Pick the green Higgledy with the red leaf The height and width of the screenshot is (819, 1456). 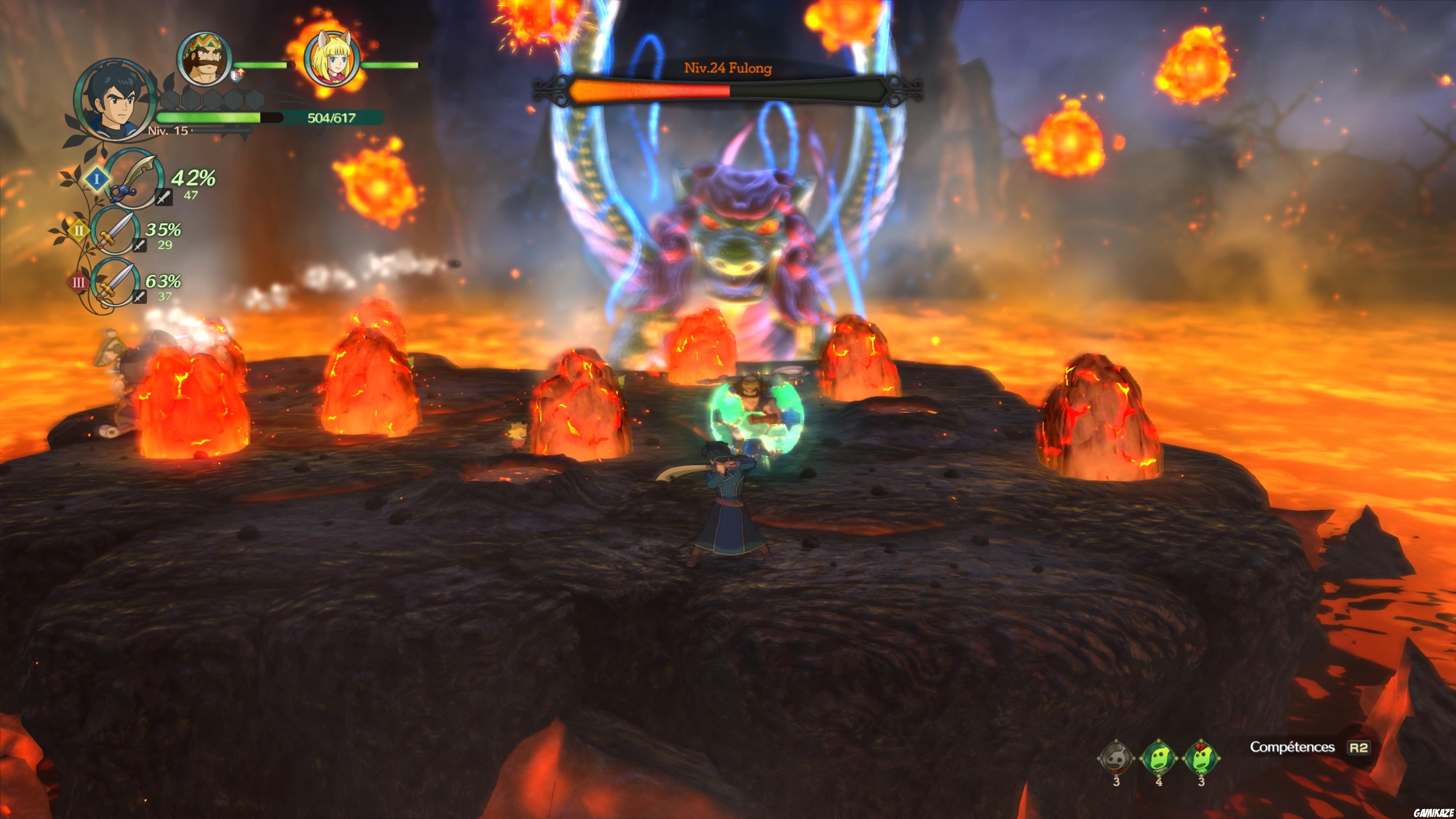click(x=1200, y=758)
